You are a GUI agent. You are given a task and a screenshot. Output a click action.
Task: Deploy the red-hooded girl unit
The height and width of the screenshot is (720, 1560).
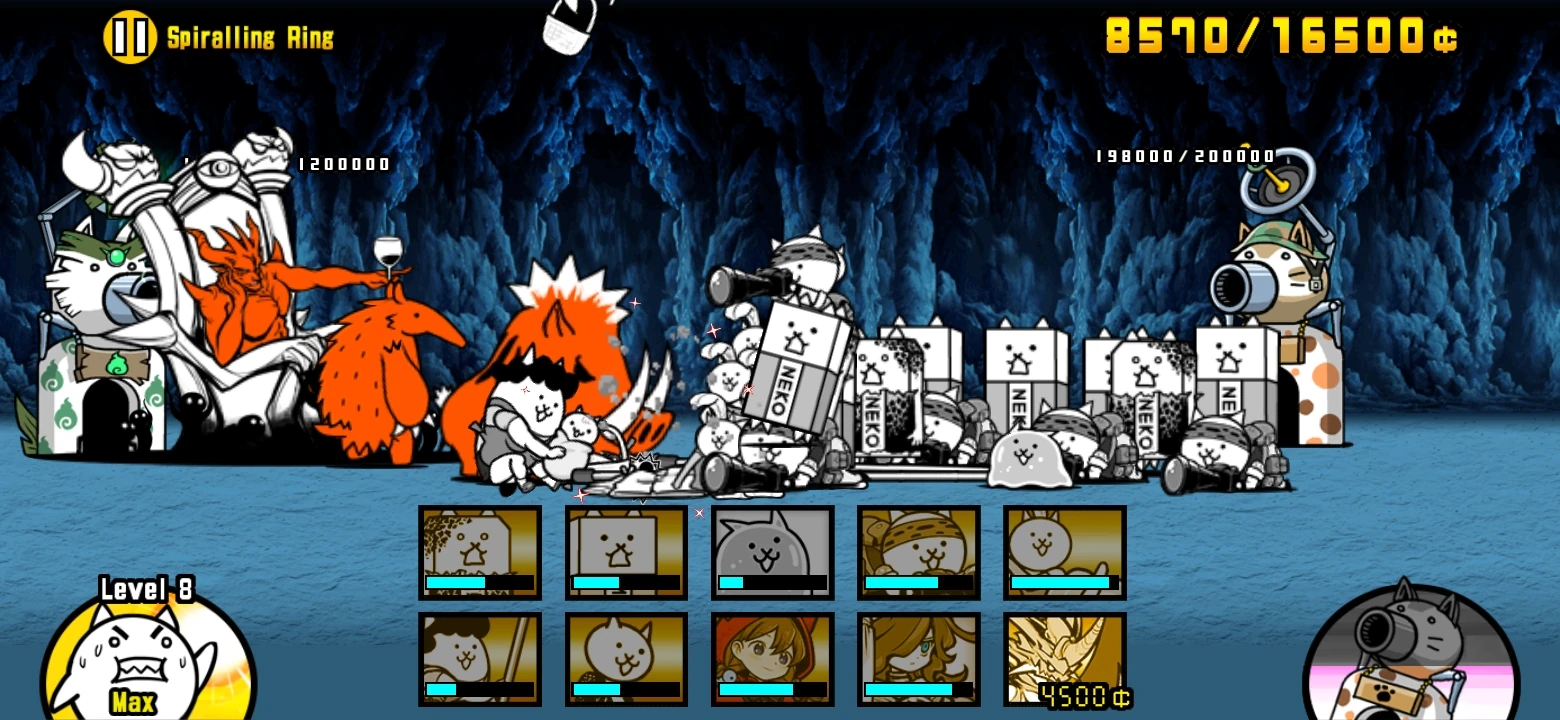[772, 660]
